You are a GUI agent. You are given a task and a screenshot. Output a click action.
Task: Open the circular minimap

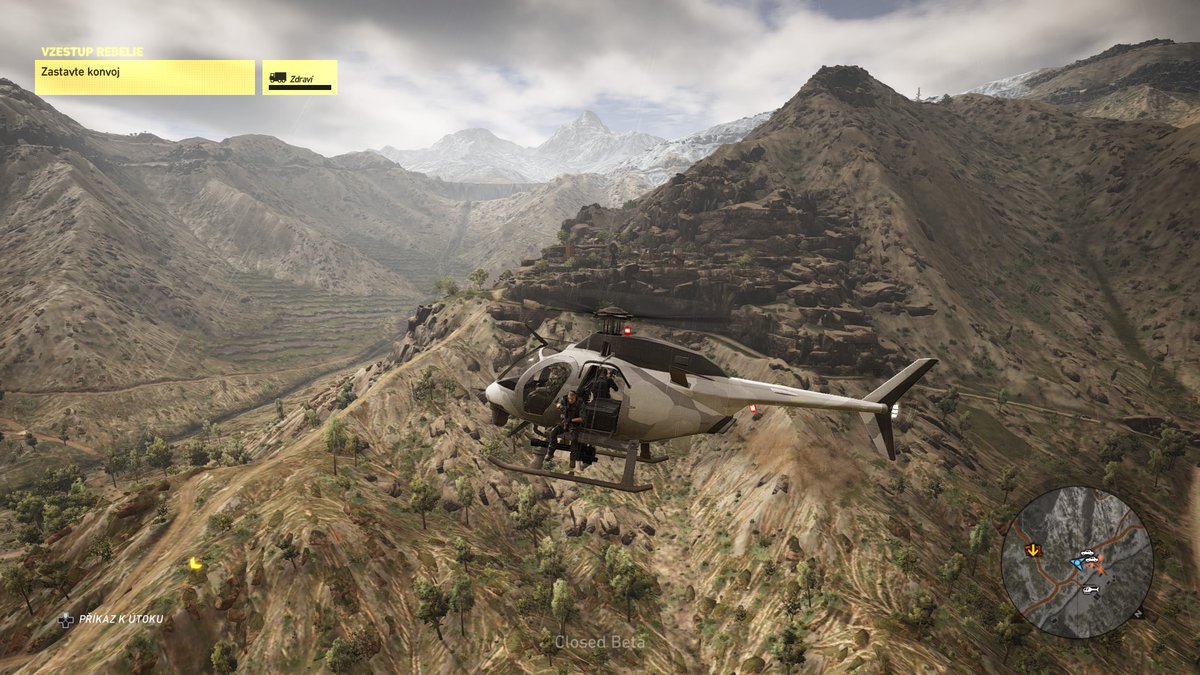(1077, 562)
